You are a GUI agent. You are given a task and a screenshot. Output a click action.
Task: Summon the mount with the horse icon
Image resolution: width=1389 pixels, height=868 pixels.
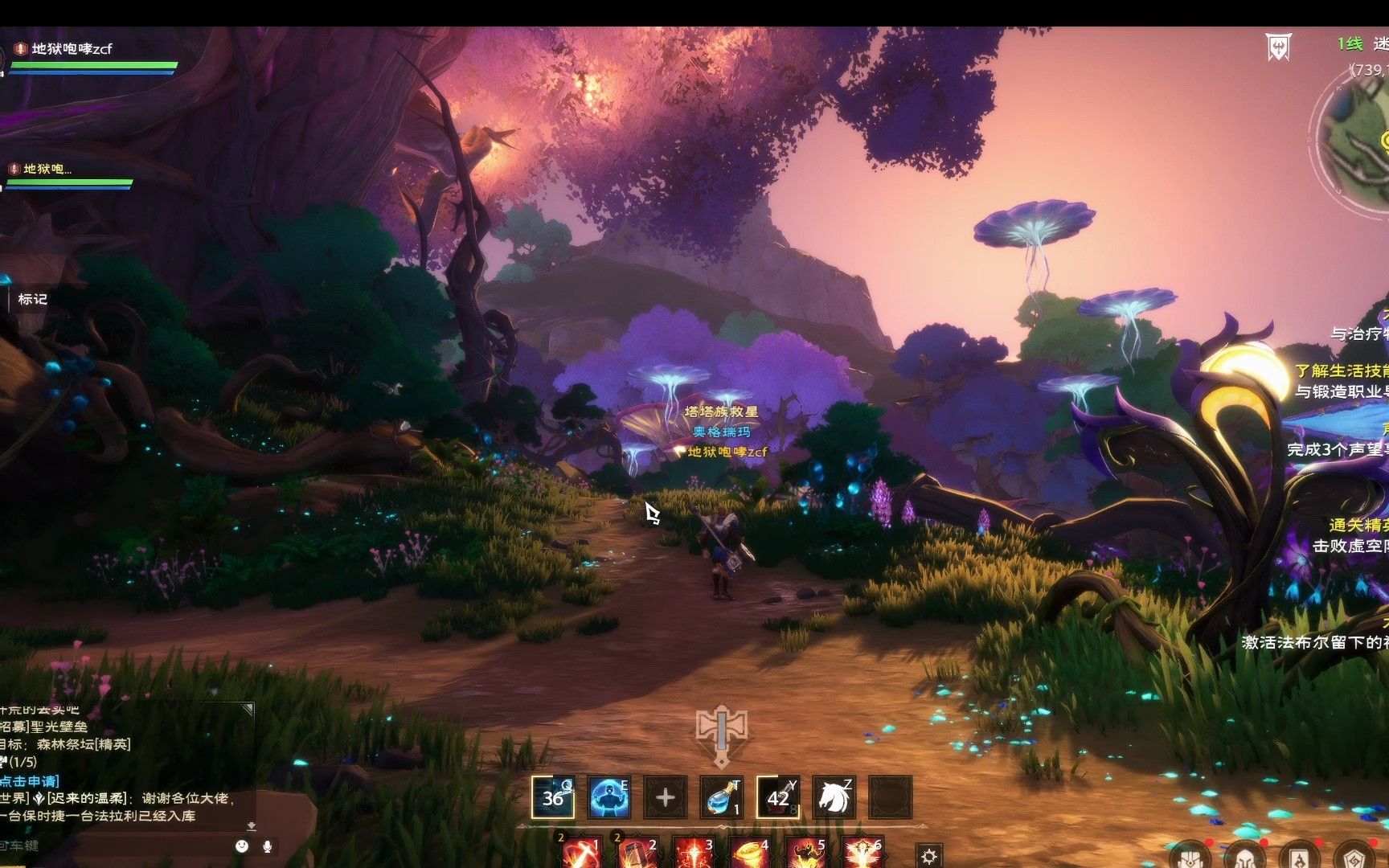coord(834,797)
